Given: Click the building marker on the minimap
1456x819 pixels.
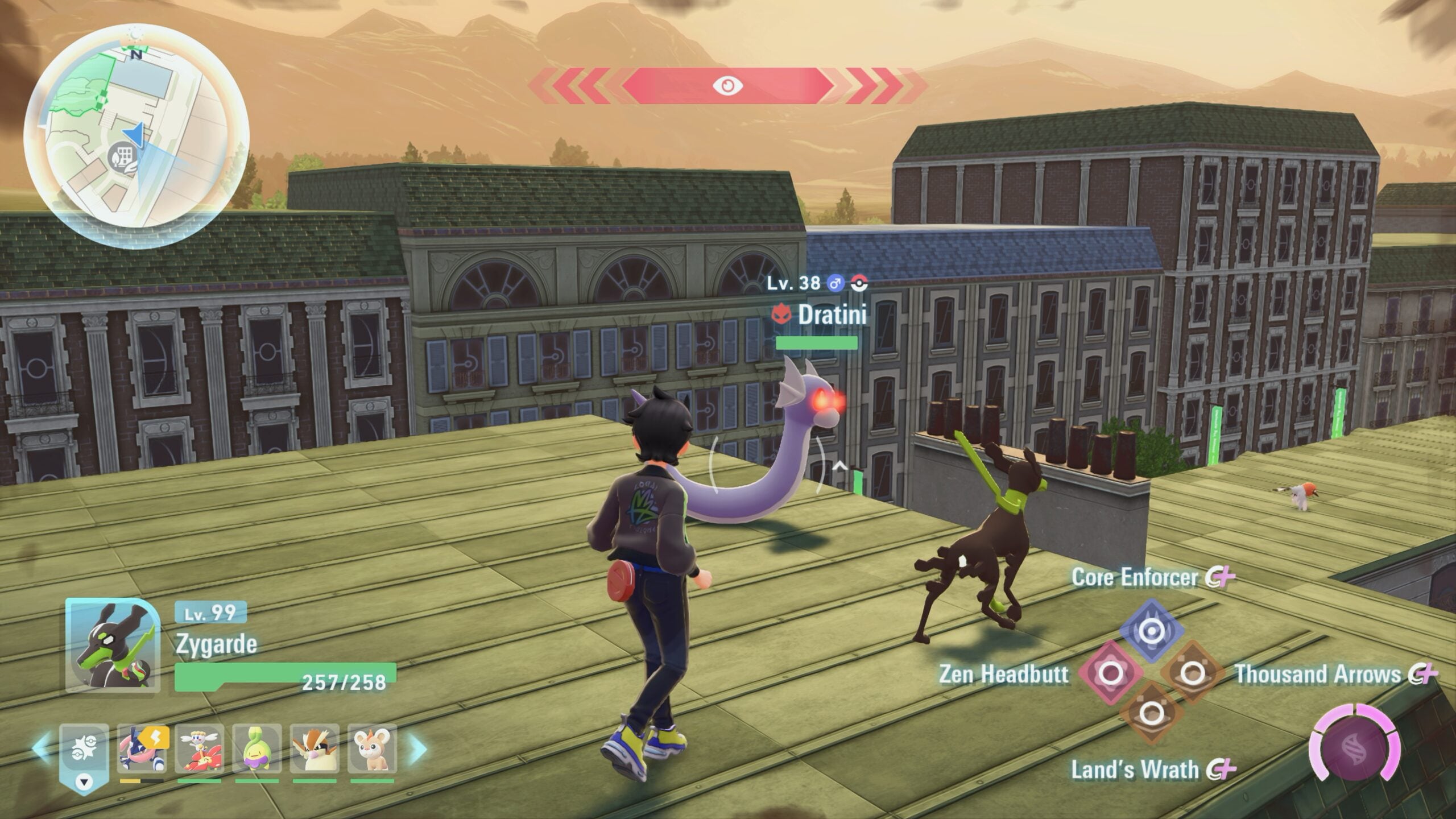Looking at the screenshot, I should 121,155.
